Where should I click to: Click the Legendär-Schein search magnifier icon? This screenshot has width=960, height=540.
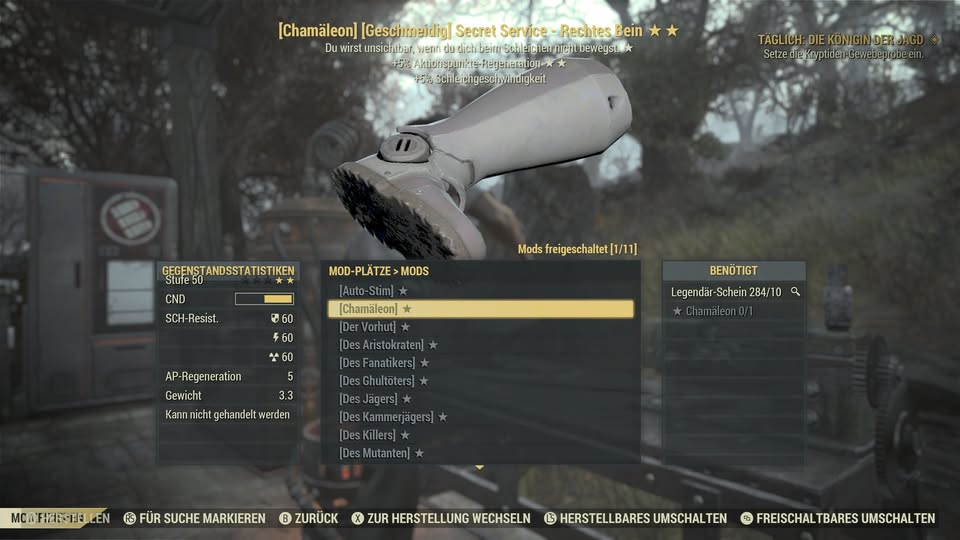(x=795, y=292)
